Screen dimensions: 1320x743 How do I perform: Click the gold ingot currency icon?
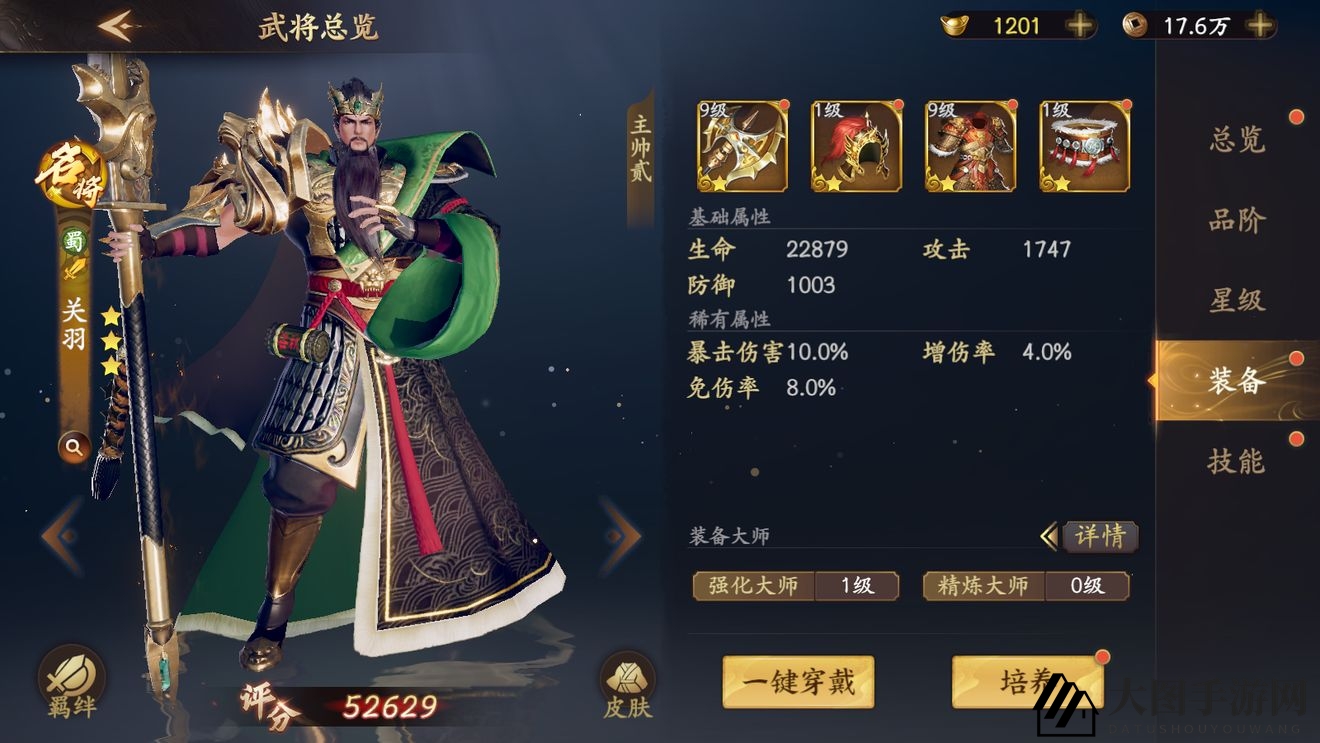point(952,23)
